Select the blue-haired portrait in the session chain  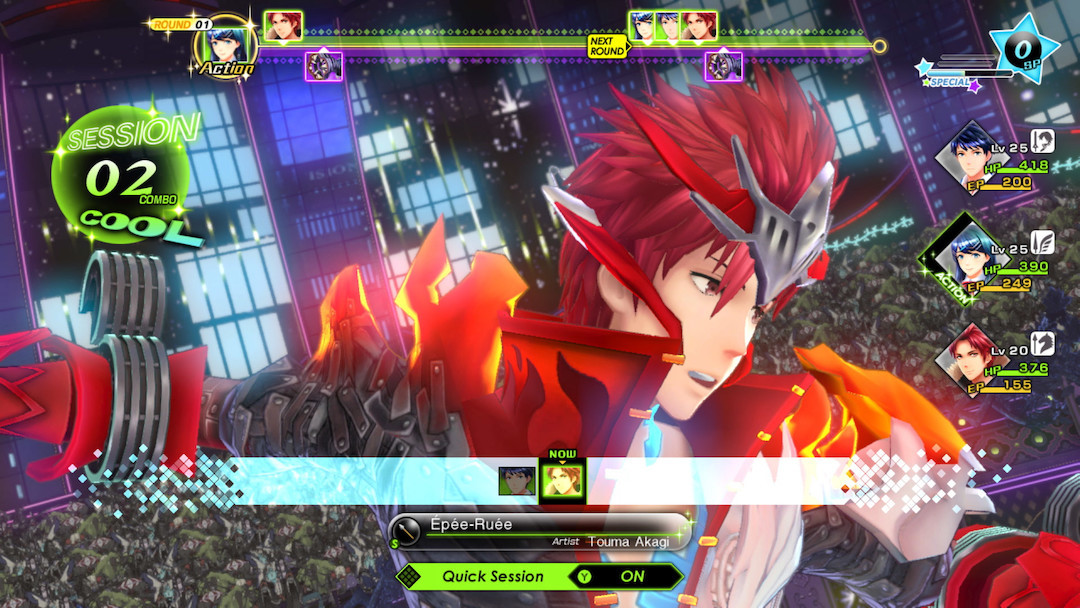pyautogui.click(x=517, y=481)
